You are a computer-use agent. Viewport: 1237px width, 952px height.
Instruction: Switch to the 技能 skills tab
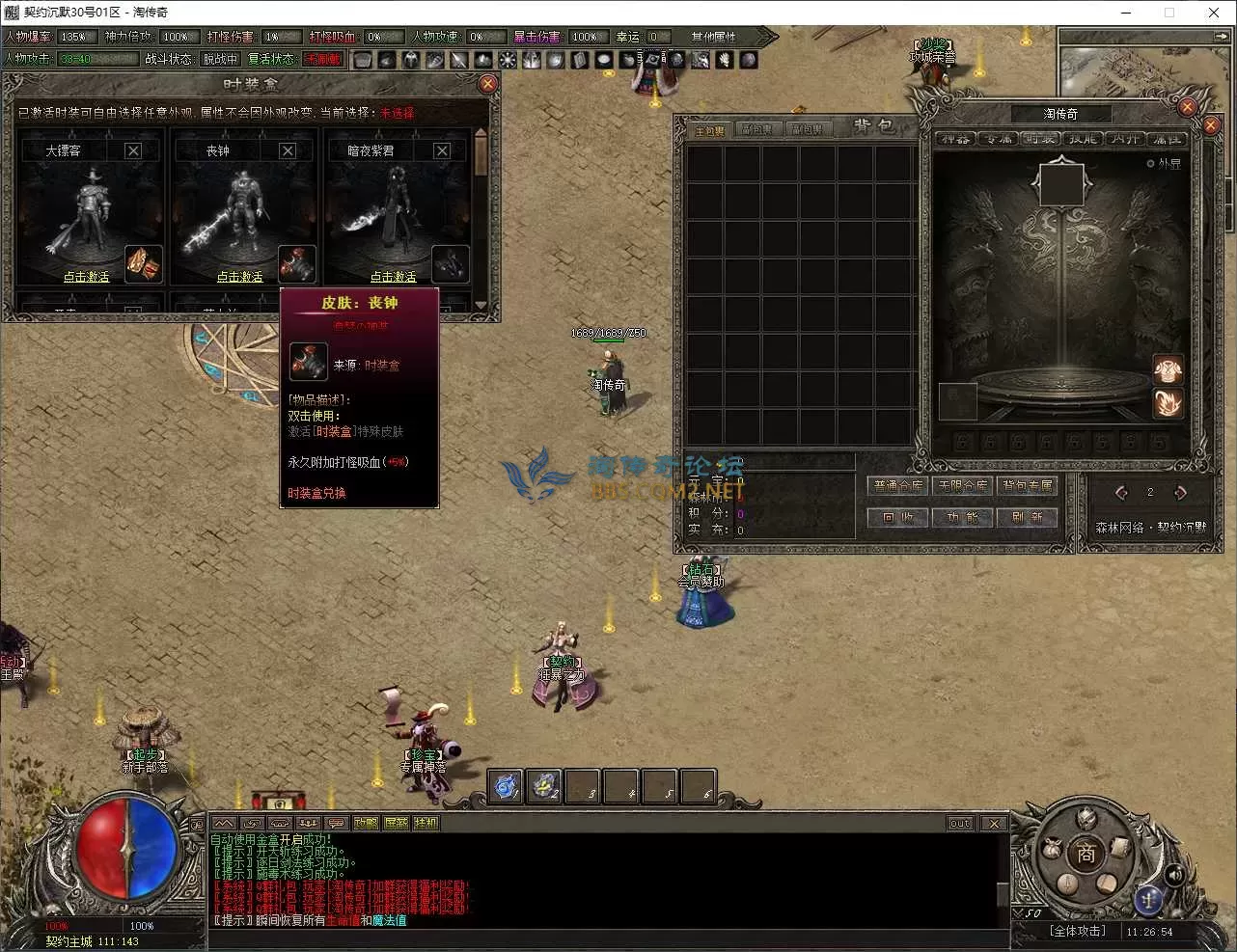(x=1083, y=139)
